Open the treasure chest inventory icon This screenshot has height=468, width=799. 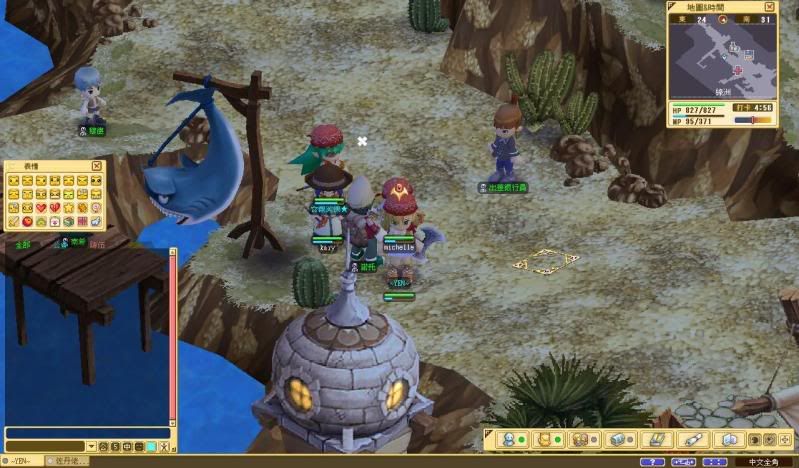click(618, 439)
